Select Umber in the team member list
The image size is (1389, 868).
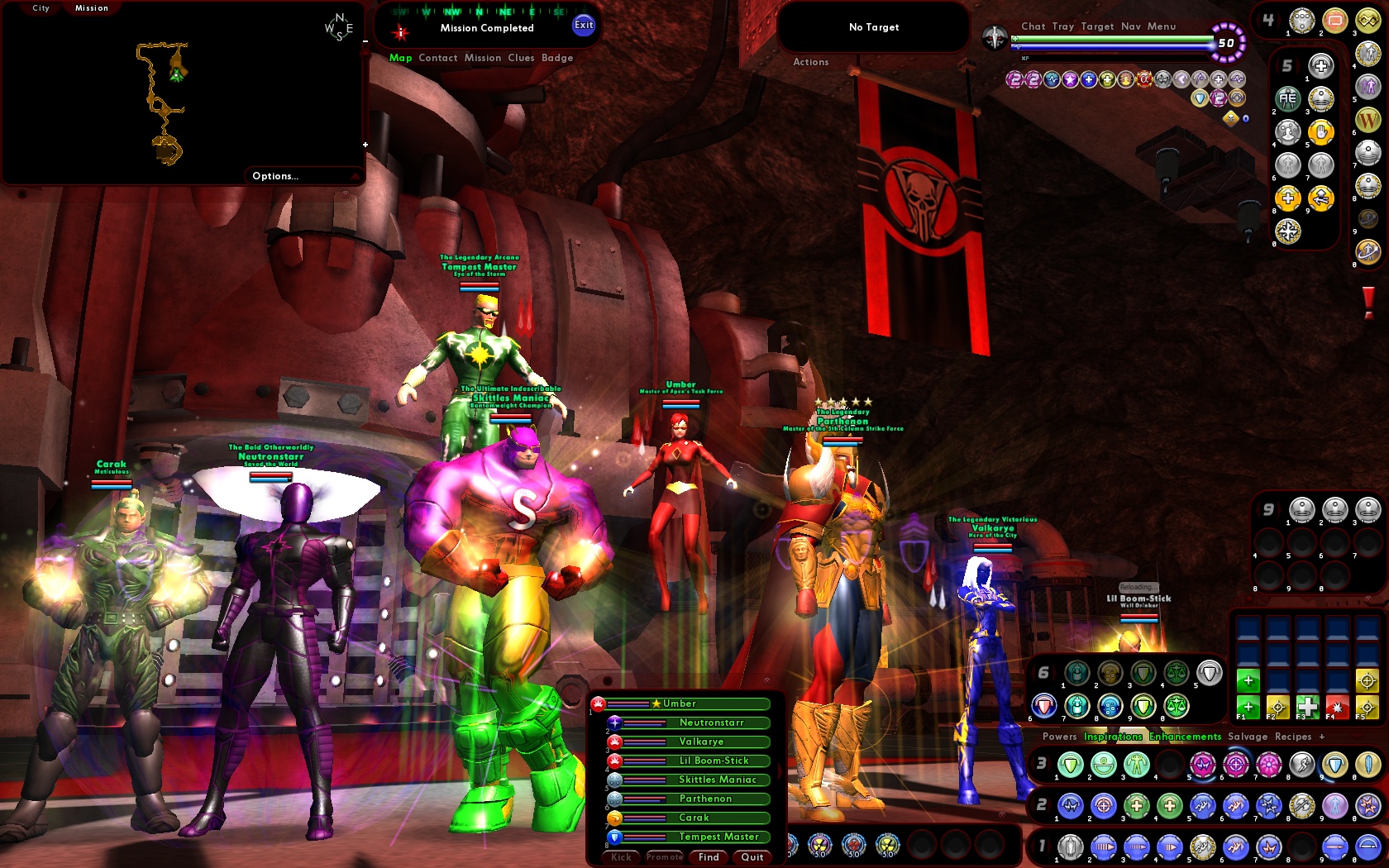680,703
